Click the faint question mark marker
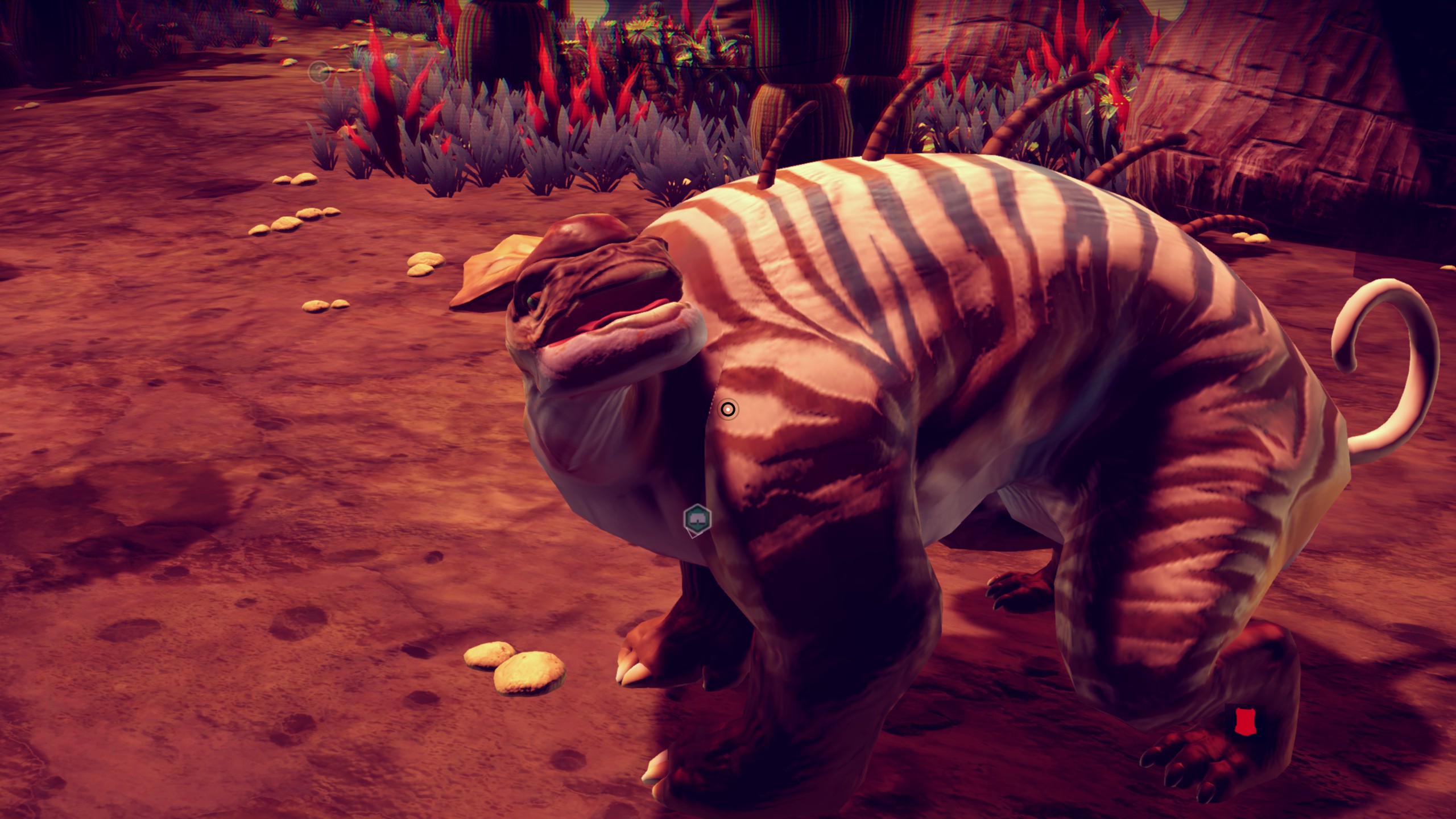The image size is (1456, 819). click(319, 72)
